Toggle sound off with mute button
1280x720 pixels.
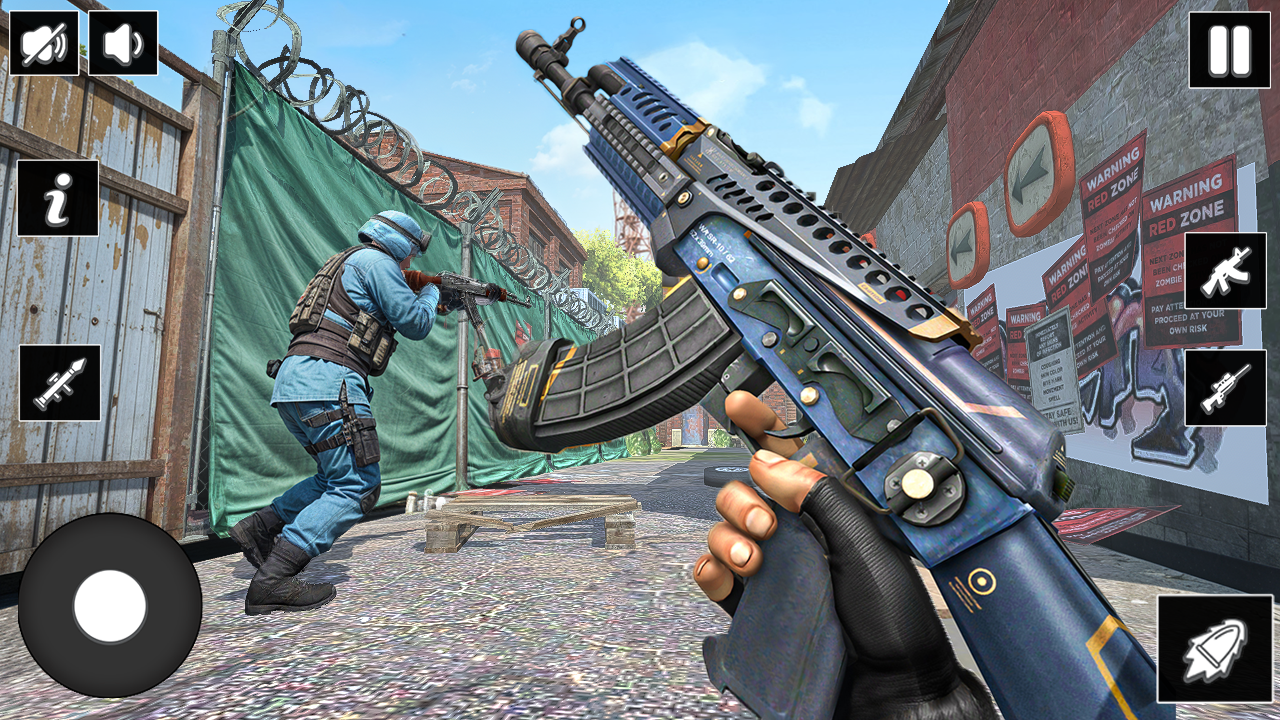[x=44, y=44]
